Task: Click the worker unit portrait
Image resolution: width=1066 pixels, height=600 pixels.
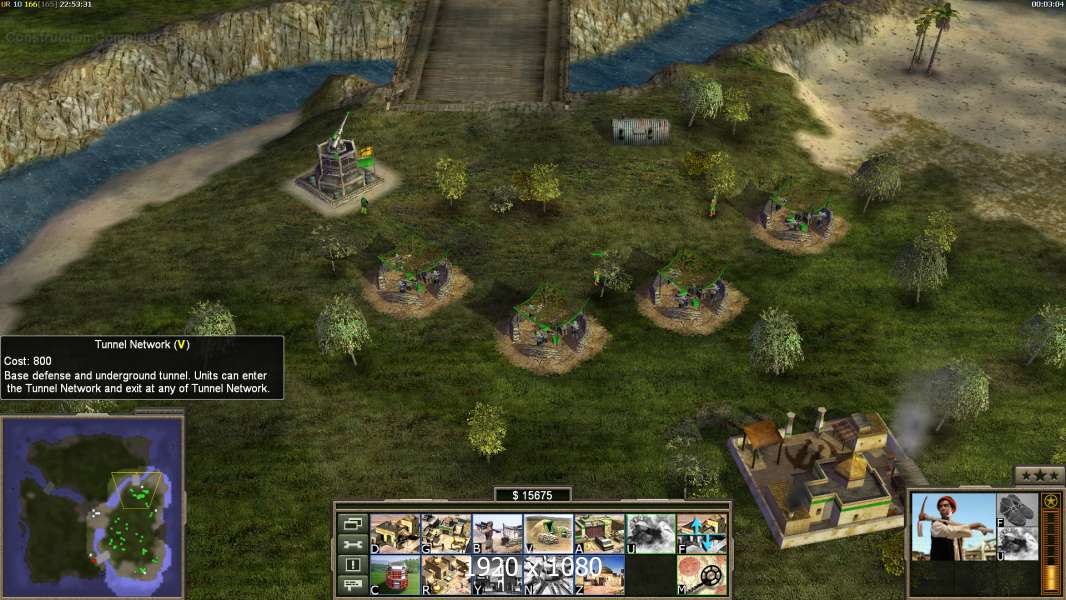Action: click(953, 526)
